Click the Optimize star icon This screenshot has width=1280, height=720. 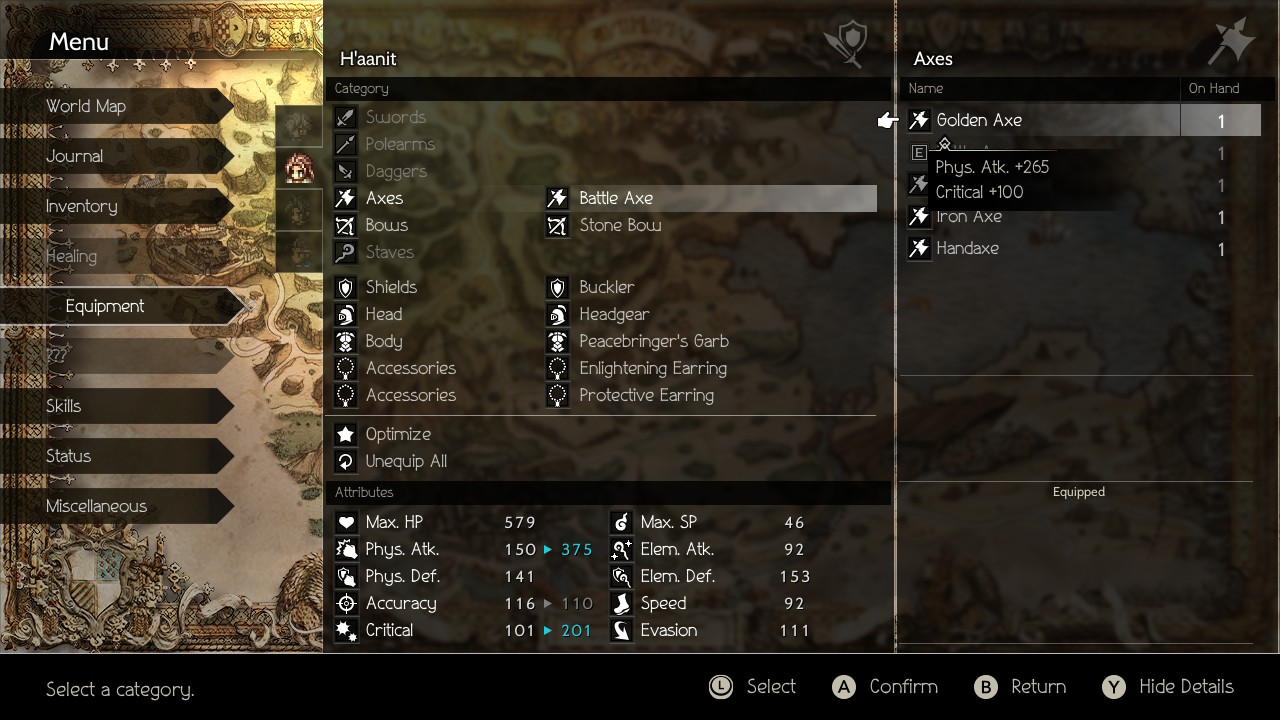[345, 433]
